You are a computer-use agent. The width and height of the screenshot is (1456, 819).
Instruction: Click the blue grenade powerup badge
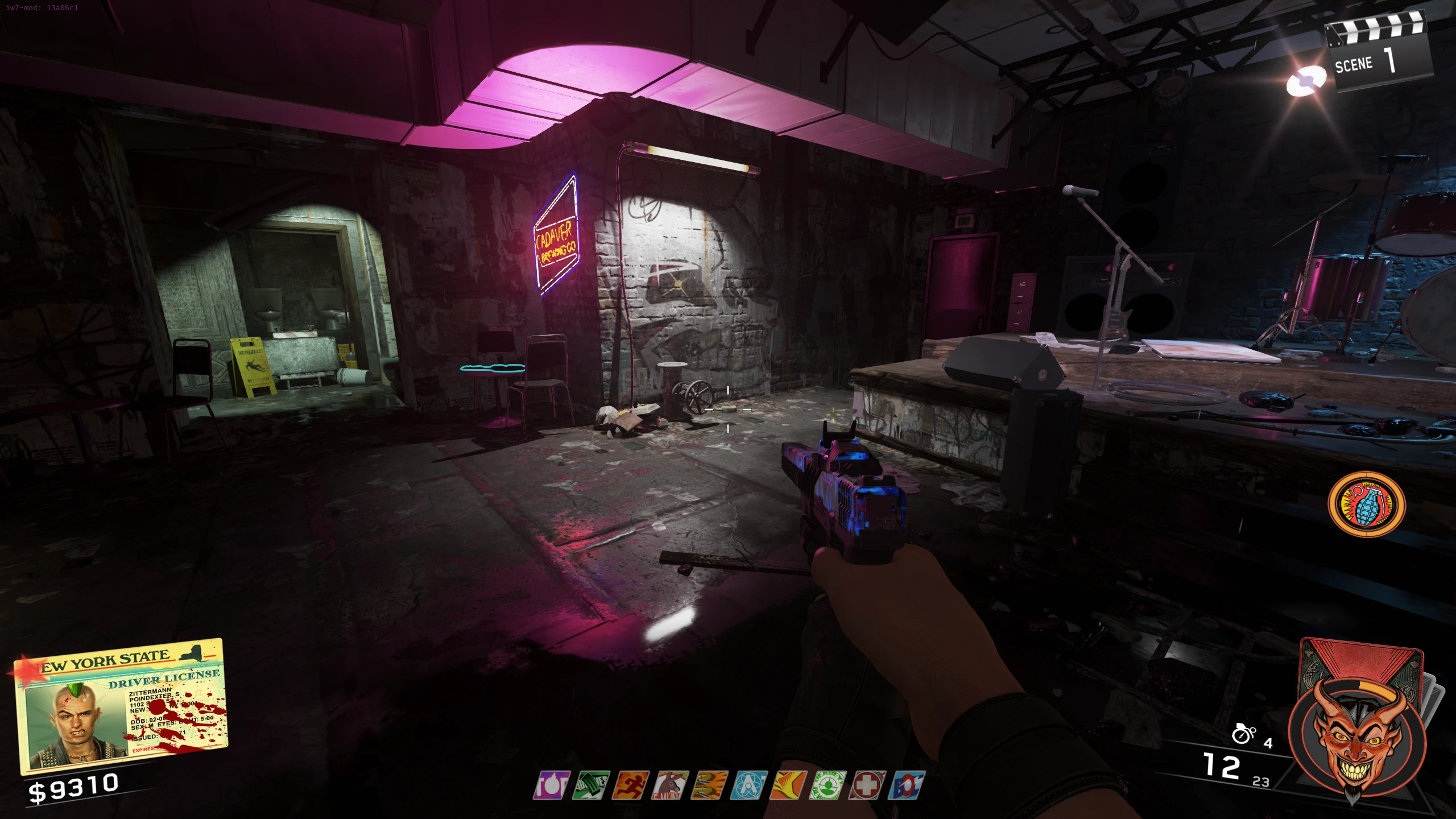pyautogui.click(x=1366, y=504)
